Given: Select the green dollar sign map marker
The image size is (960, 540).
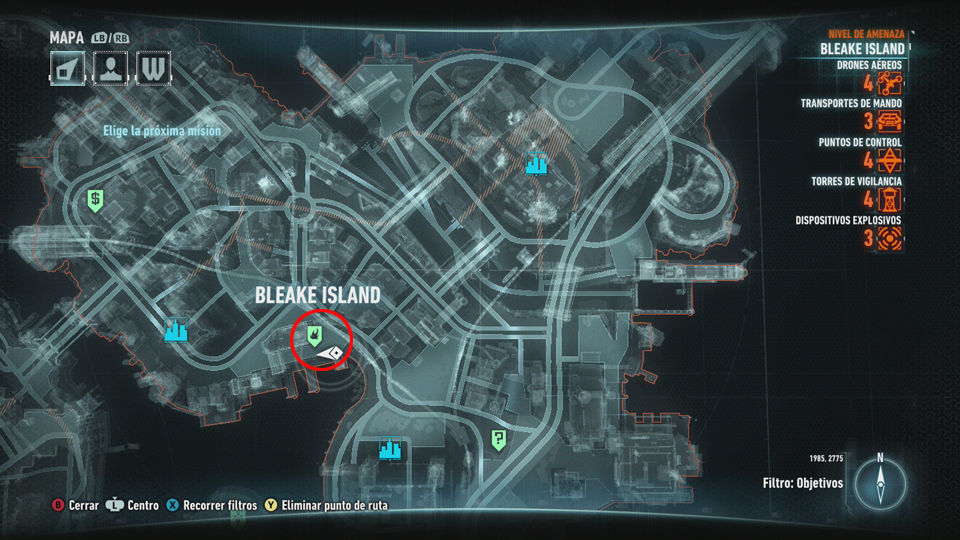Looking at the screenshot, I should (95, 200).
